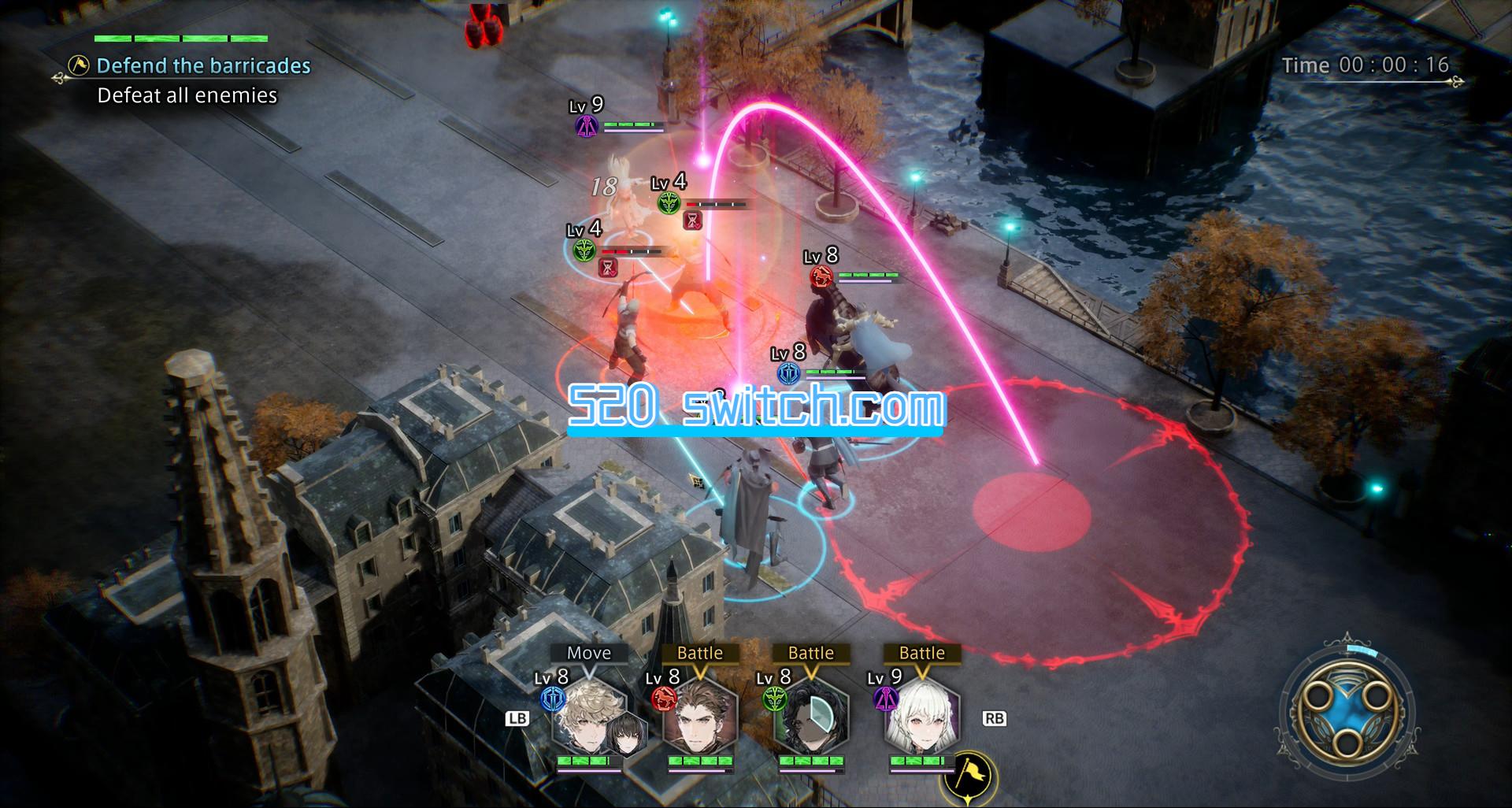The image size is (1512, 808).
Task: Pick the white-haired Lv 9 unit portrait
Action: click(921, 718)
